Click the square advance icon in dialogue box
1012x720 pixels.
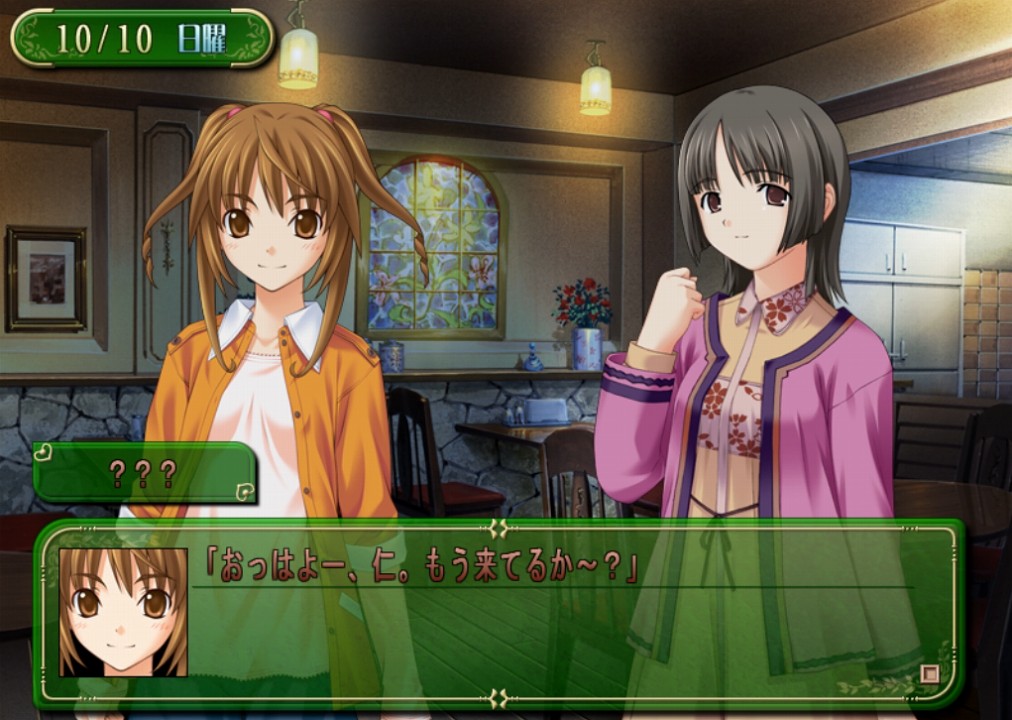930,673
